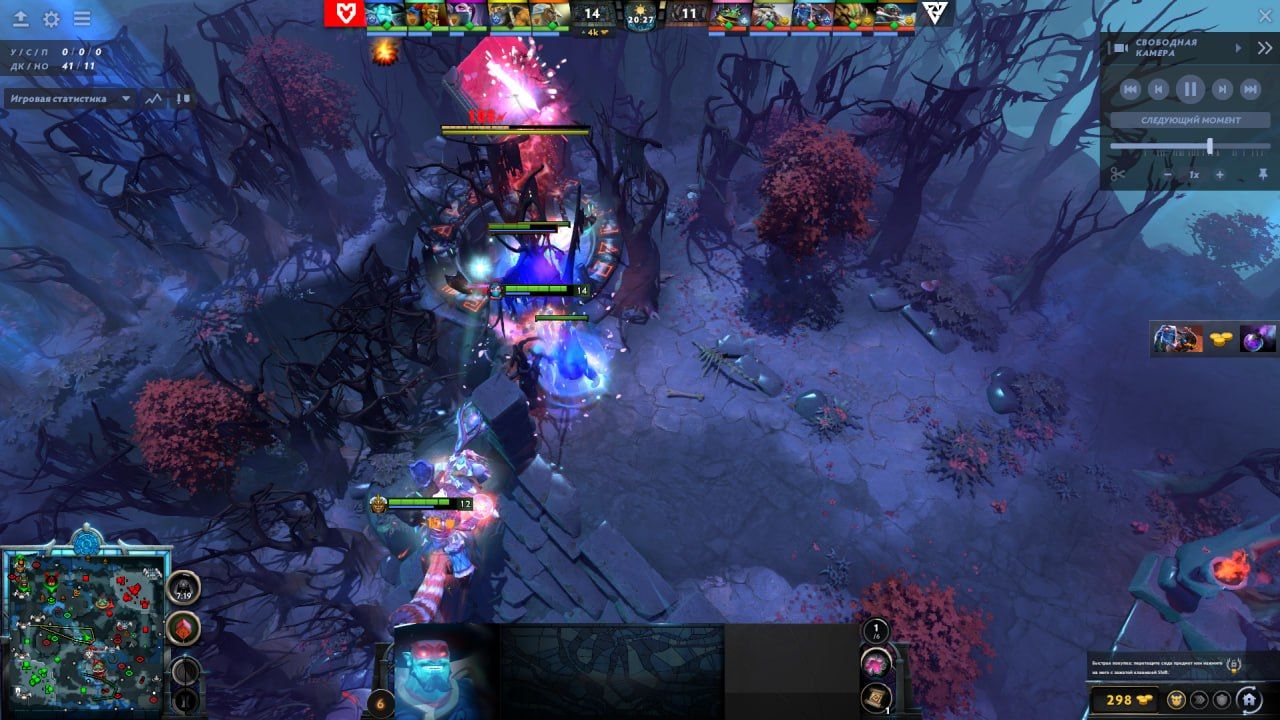
Task: Toggle the free camera mode icon
Action: tap(1119, 47)
